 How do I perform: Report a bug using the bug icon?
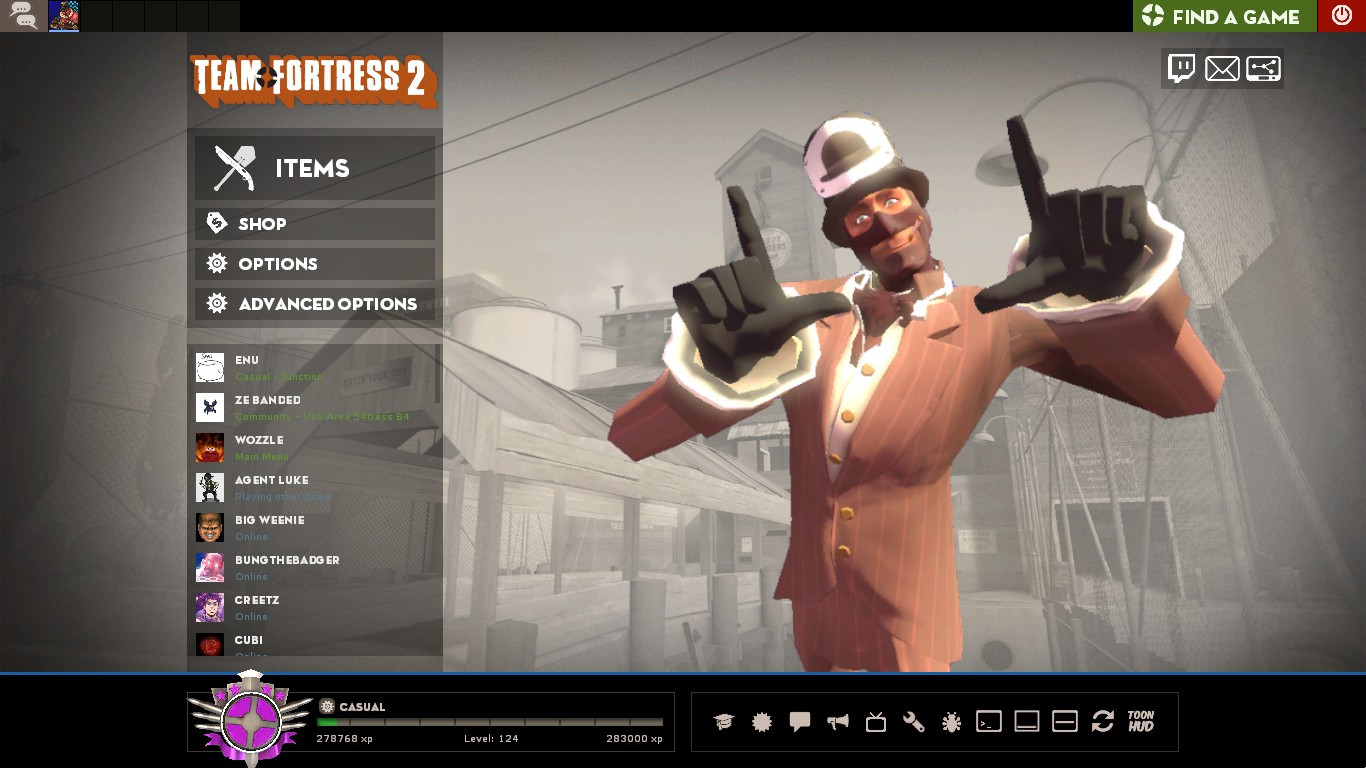pyautogui.click(x=952, y=721)
